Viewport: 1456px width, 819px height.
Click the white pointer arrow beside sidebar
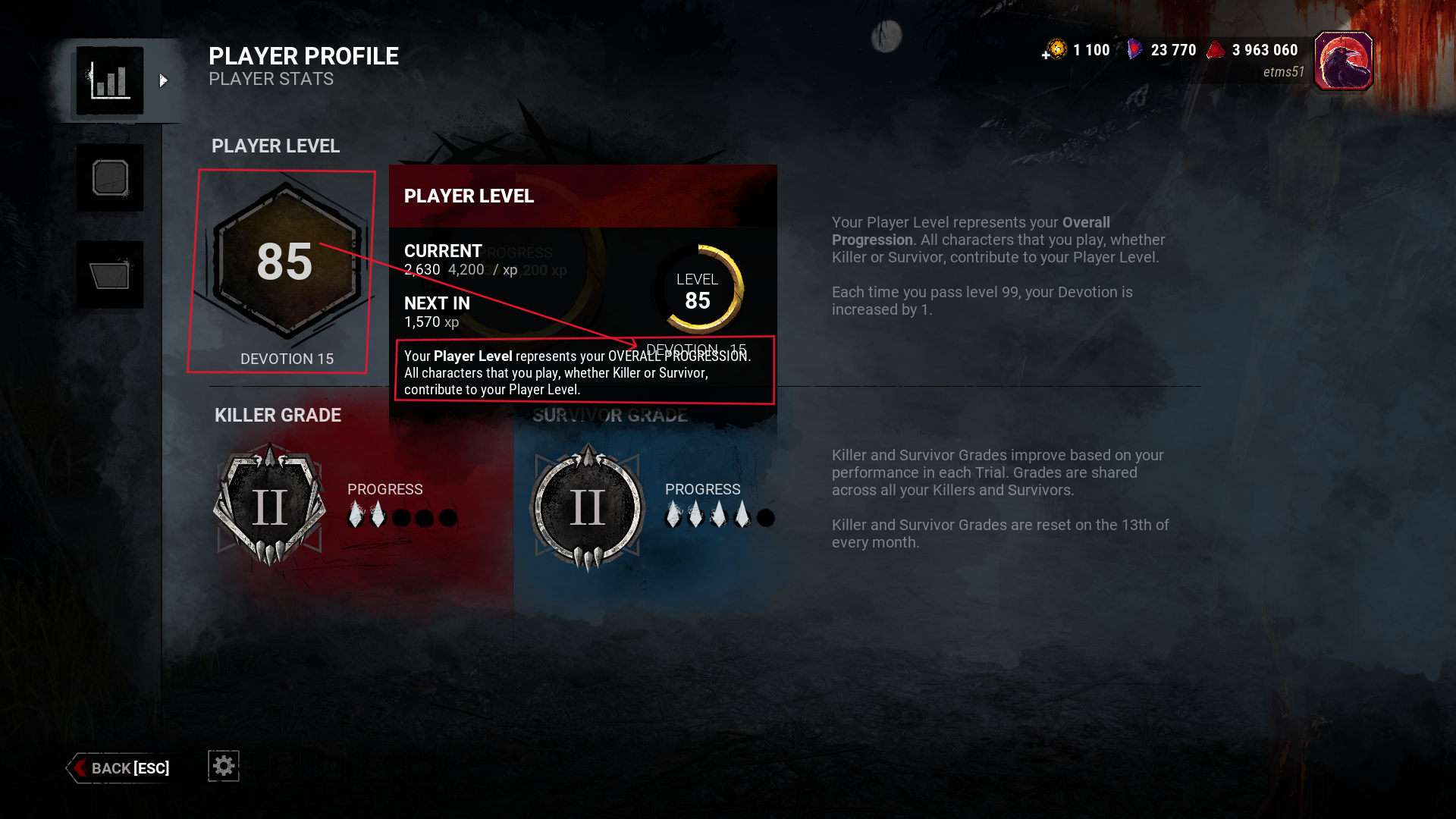point(164,80)
